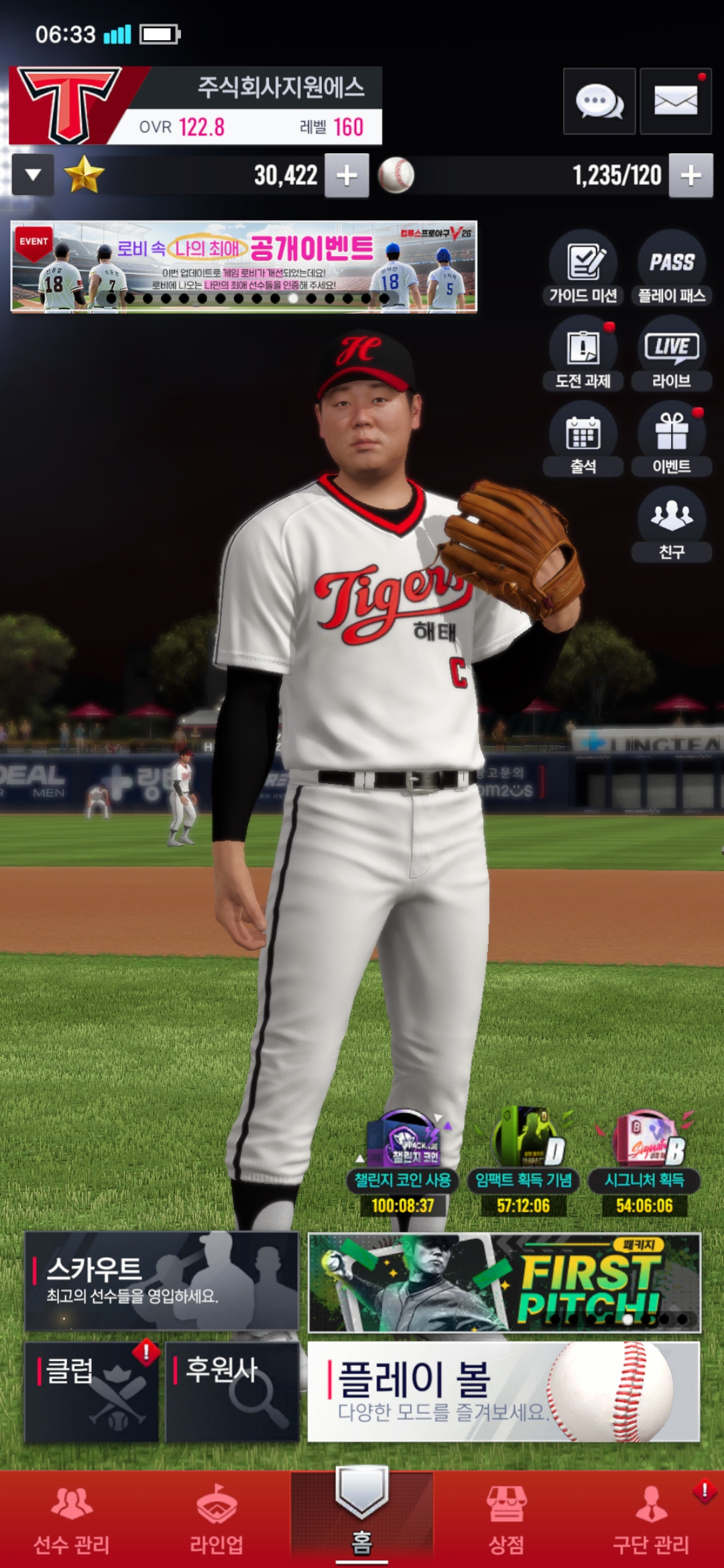The height and width of the screenshot is (1568, 724).
Task: Add more stars with the plus button
Action: click(x=347, y=176)
